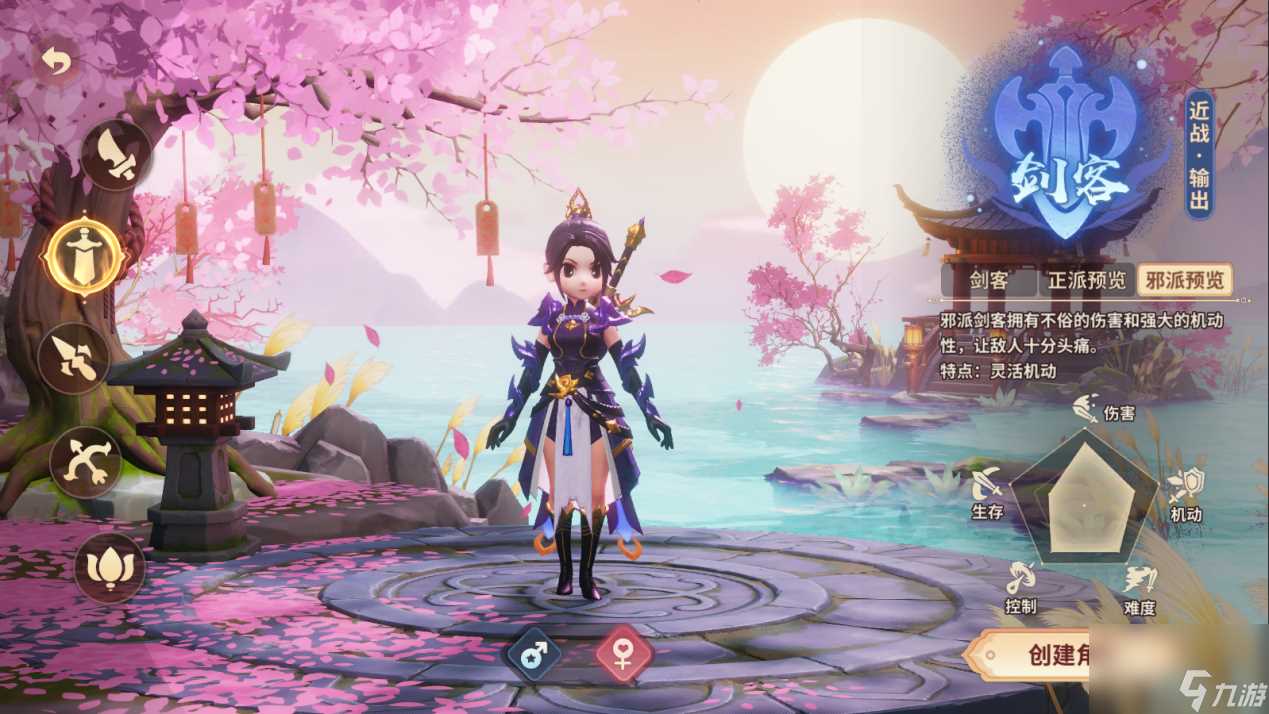Image resolution: width=1269 pixels, height=714 pixels.
Task: Go back using the return arrow
Action: pos(56,62)
